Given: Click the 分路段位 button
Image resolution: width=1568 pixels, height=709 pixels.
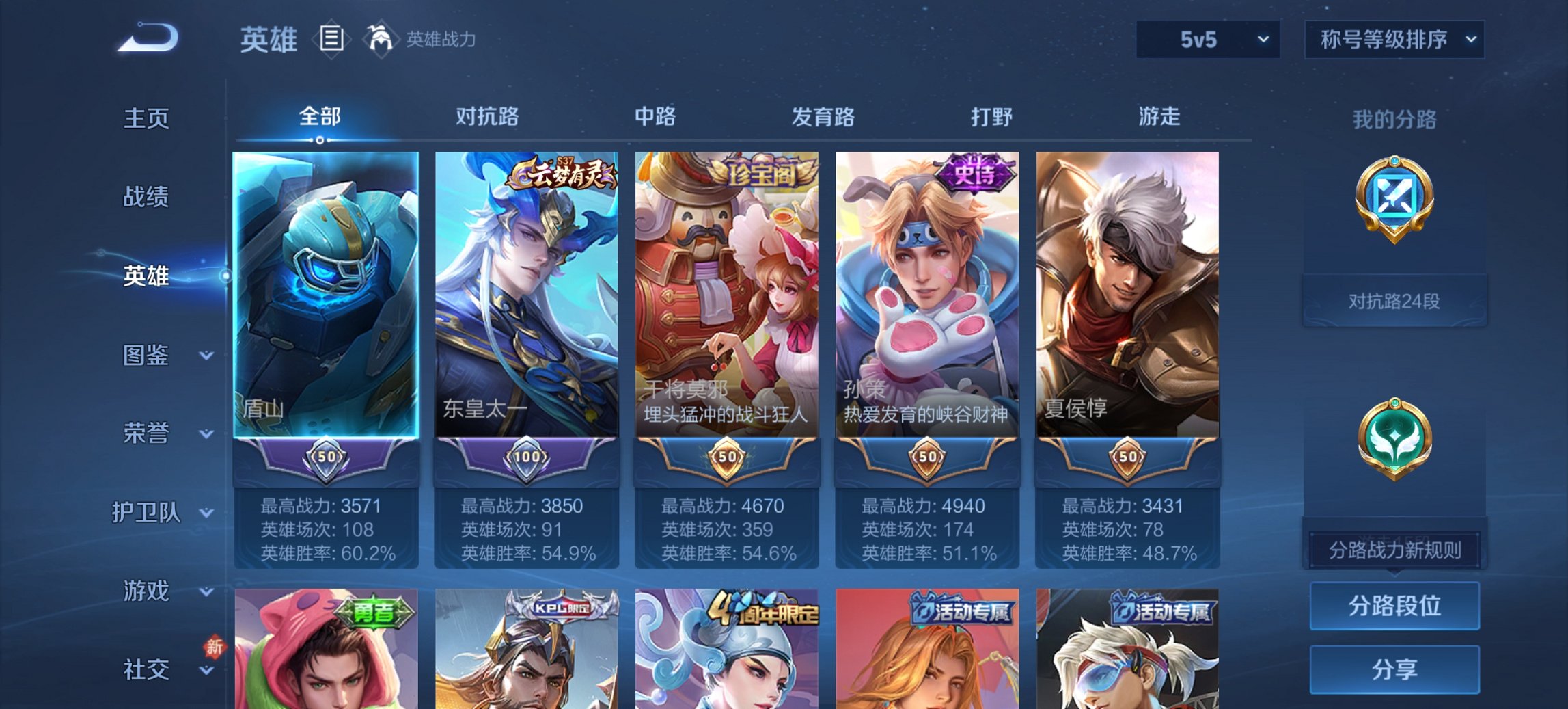Looking at the screenshot, I should coord(1394,606).
